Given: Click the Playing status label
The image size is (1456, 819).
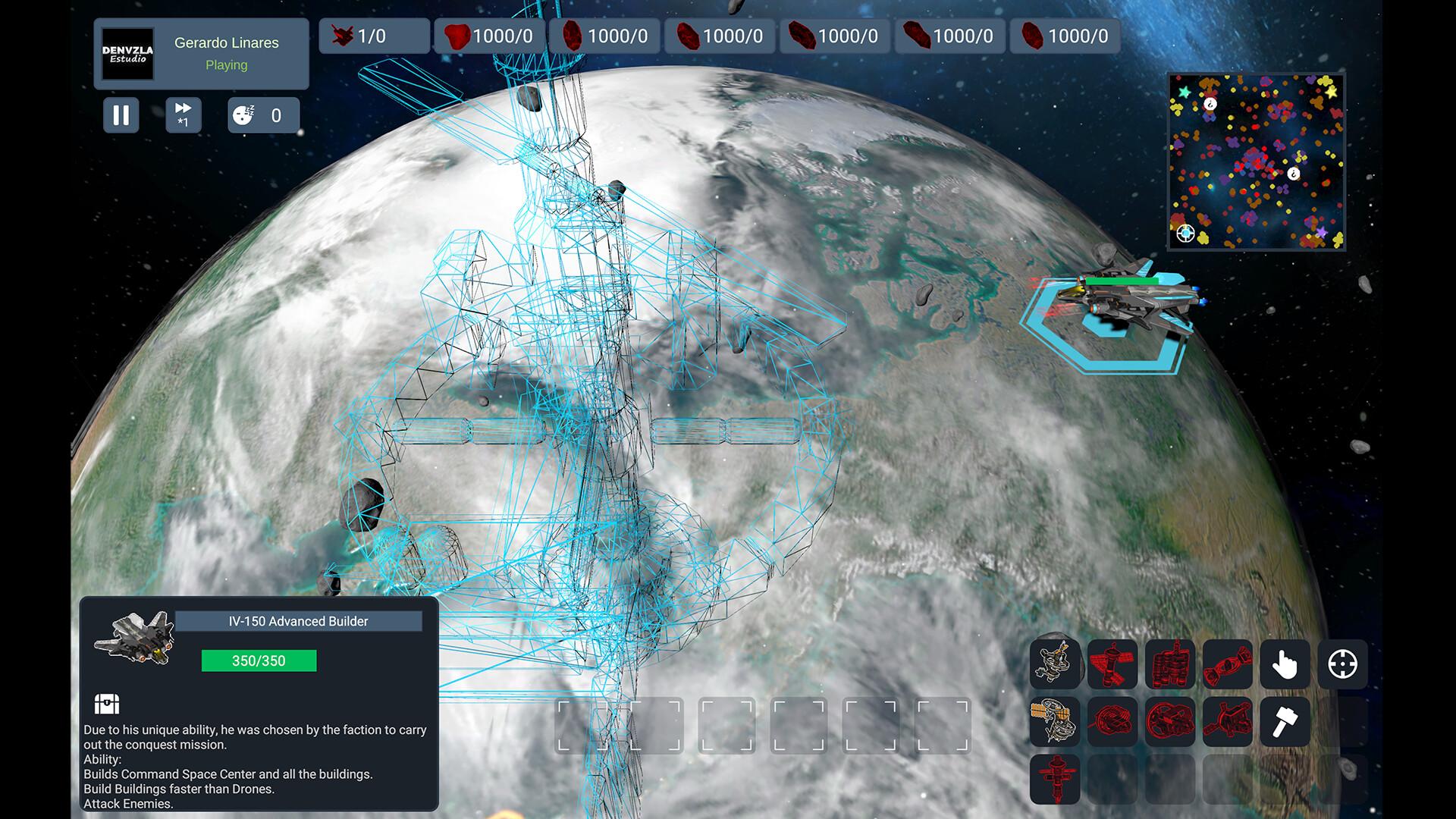Looking at the screenshot, I should coord(225,65).
